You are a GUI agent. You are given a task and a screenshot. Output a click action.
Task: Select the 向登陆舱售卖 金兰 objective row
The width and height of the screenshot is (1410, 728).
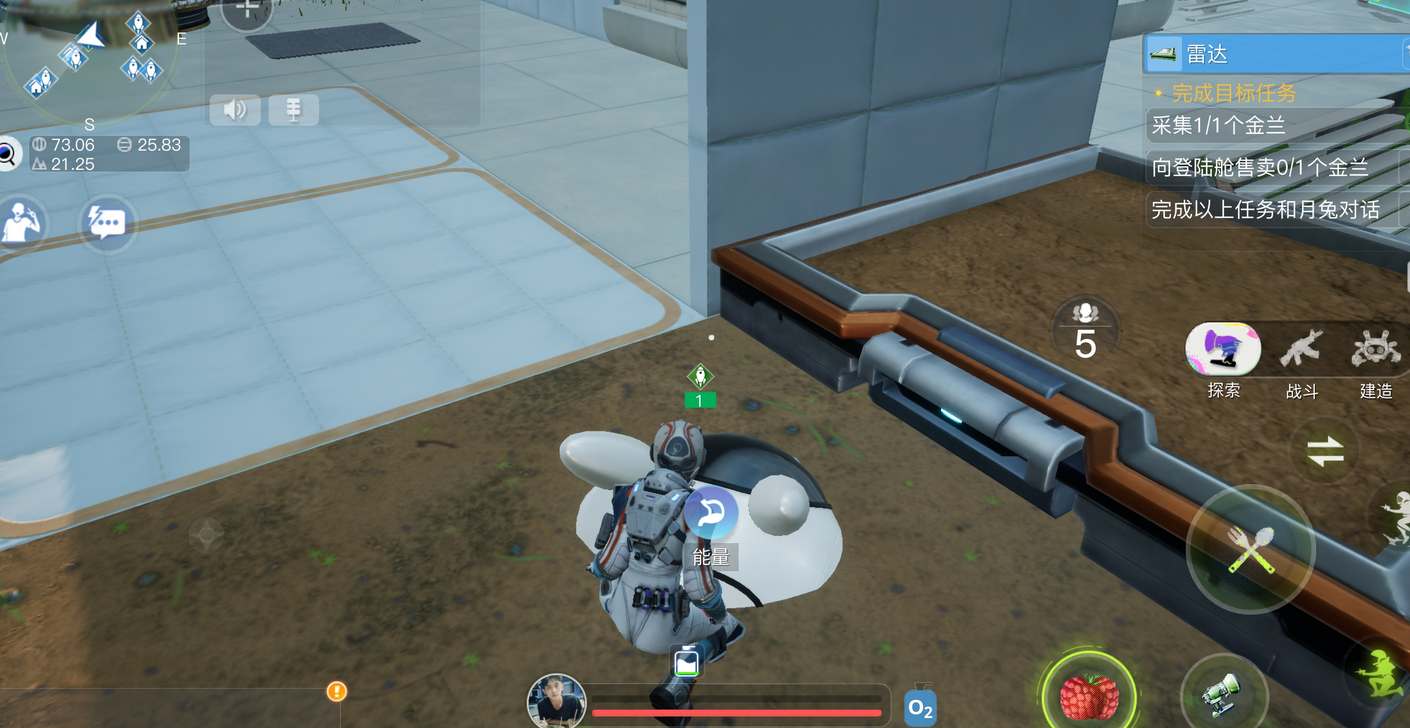point(1260,167)
